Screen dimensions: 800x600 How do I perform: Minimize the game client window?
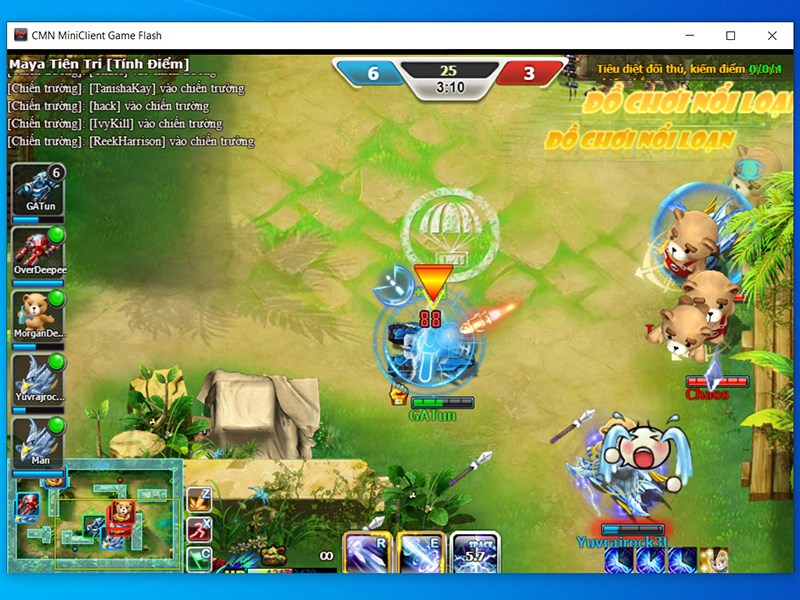(x=688, y=35)
